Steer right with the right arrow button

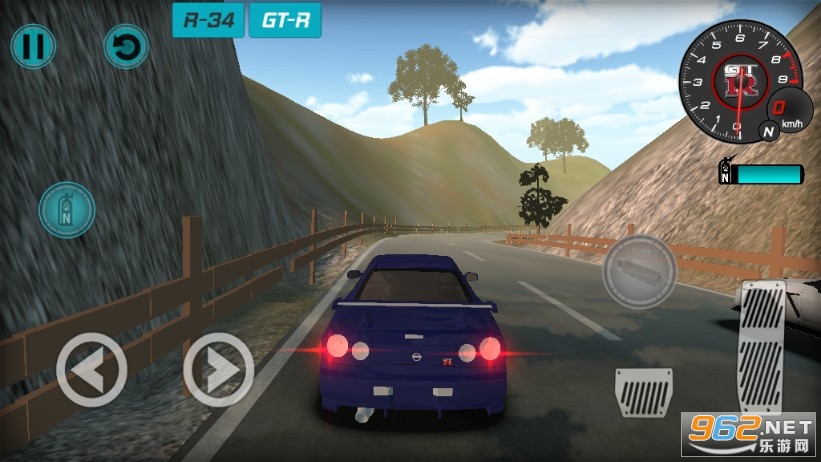(219, 369)
